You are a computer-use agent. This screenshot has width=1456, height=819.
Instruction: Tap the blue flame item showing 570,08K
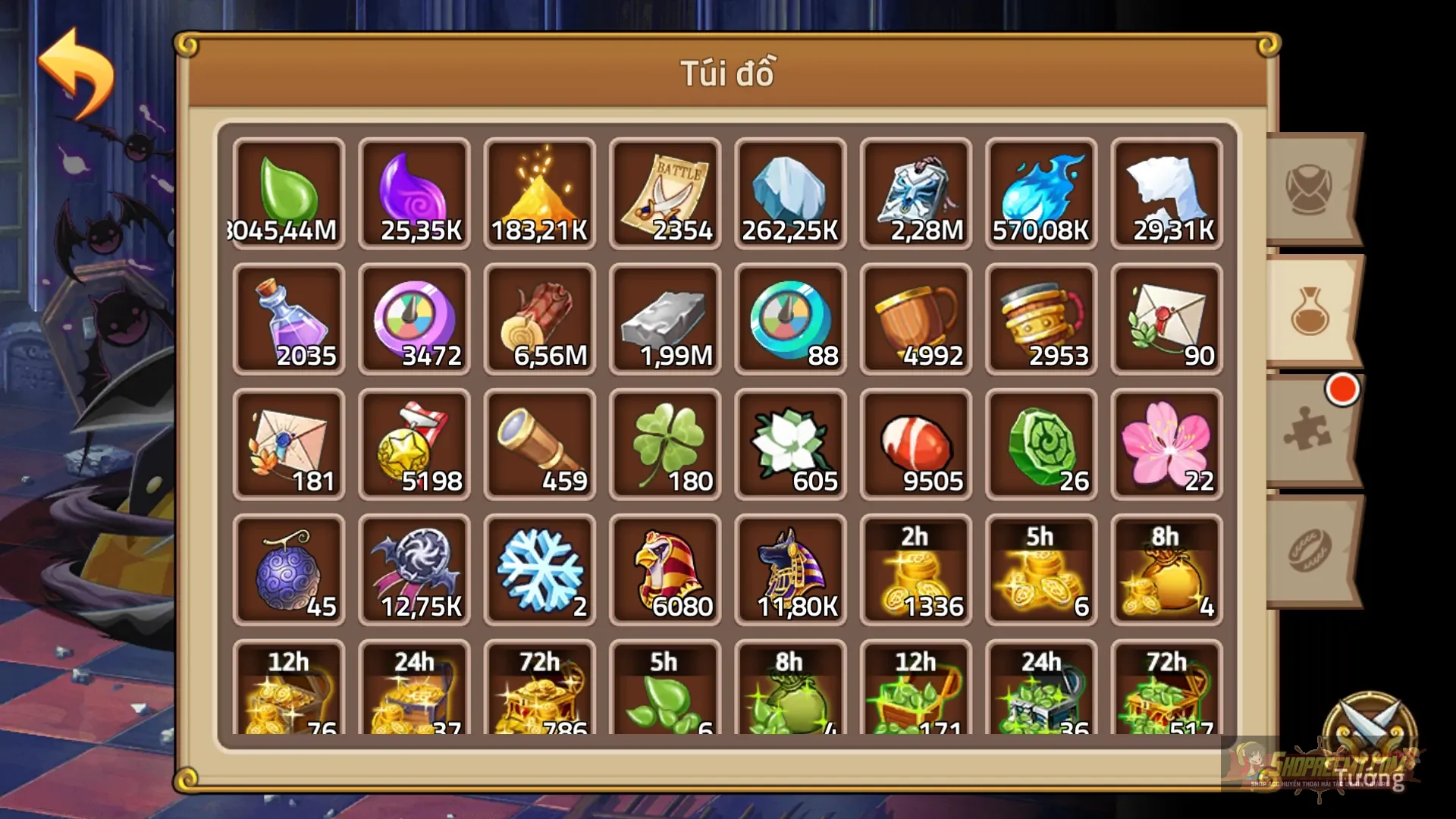[x=1042, y=190]
